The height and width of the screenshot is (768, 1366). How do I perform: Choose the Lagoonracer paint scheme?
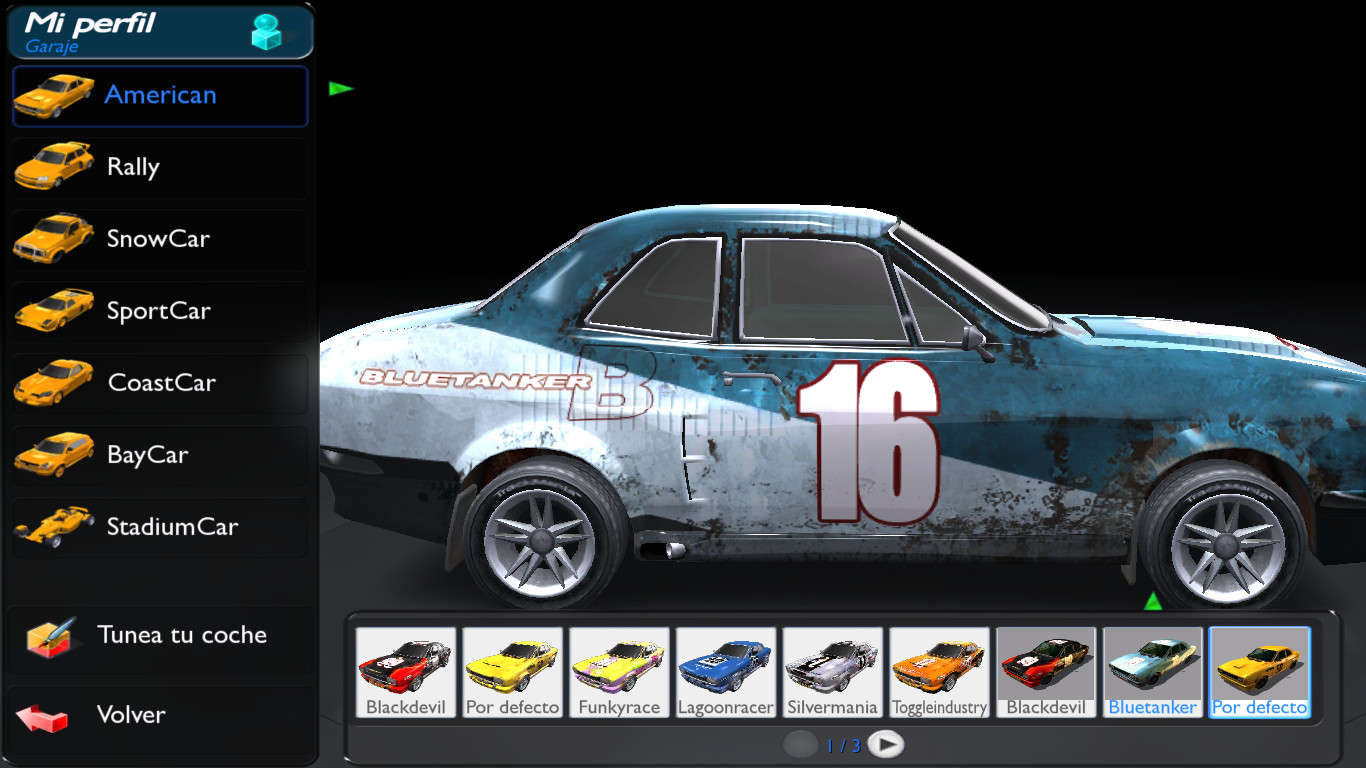tap(726, 665)
